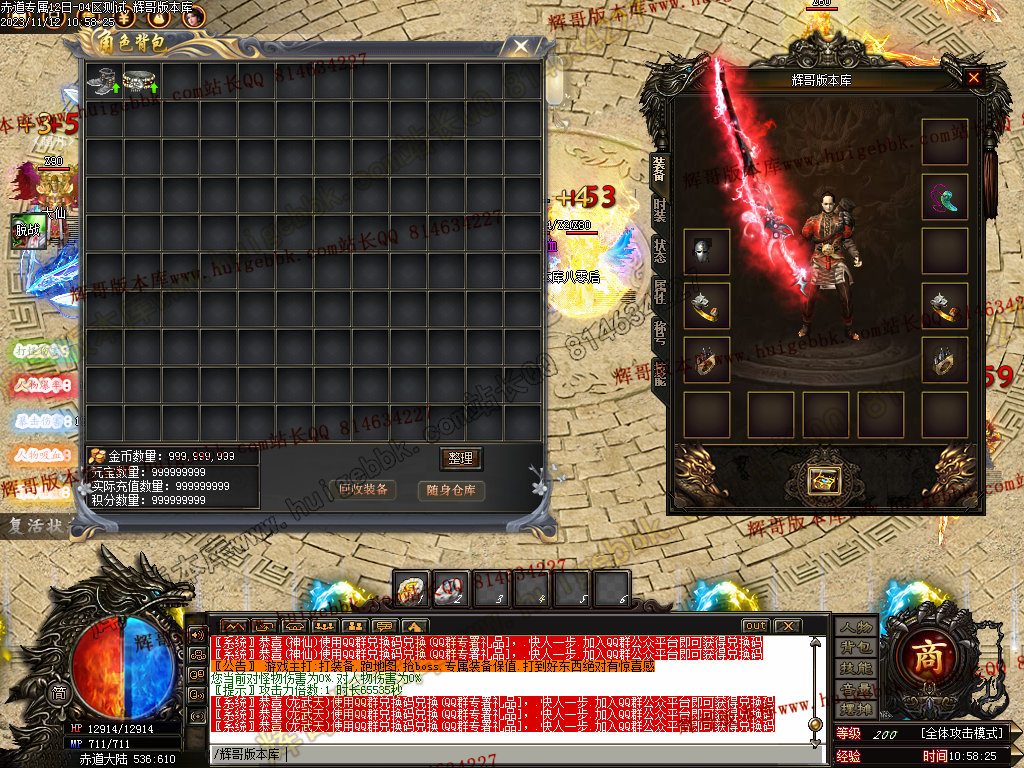Click the 整理 sort button
1024x768 pixels.
pyautogui.click(x=461, y=459)
